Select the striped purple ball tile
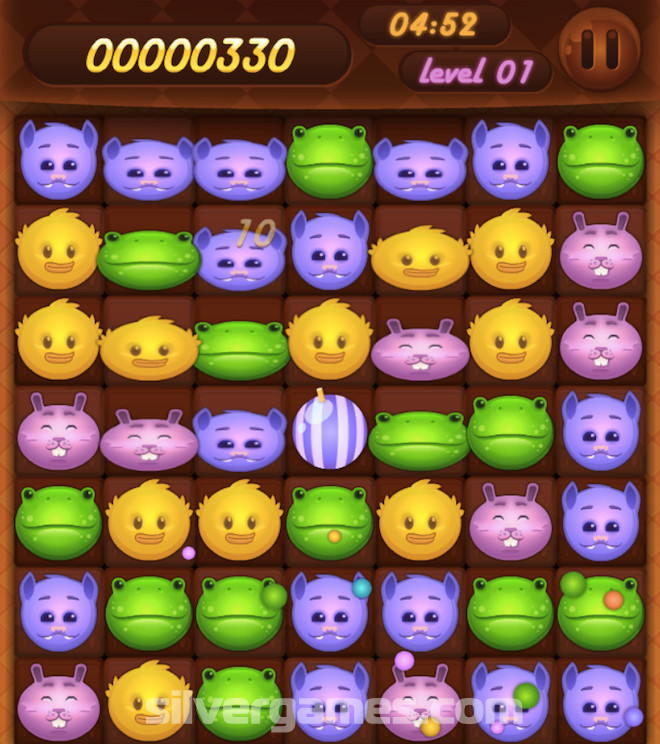The height and width of the screenshot is (744, 660). [330, 431]
